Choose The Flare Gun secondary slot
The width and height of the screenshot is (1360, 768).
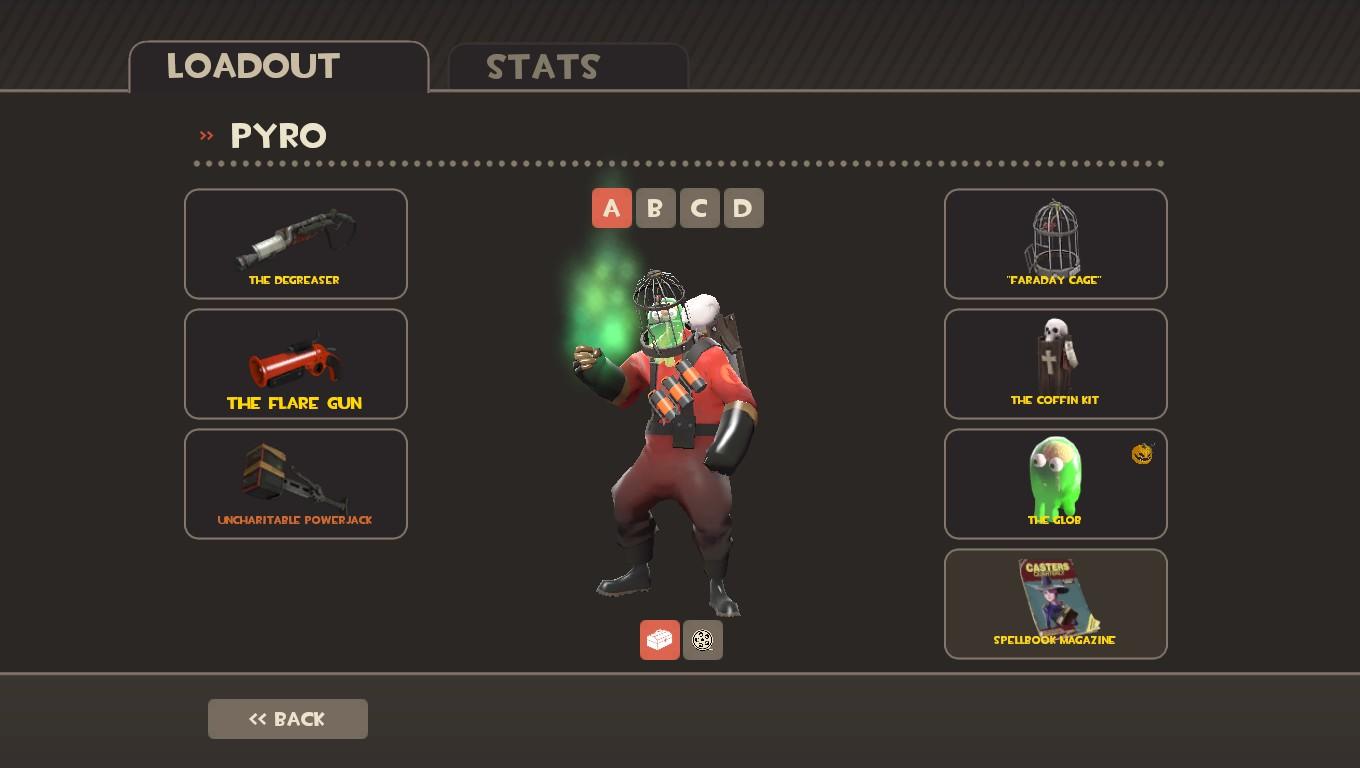(x=296, y=364)
